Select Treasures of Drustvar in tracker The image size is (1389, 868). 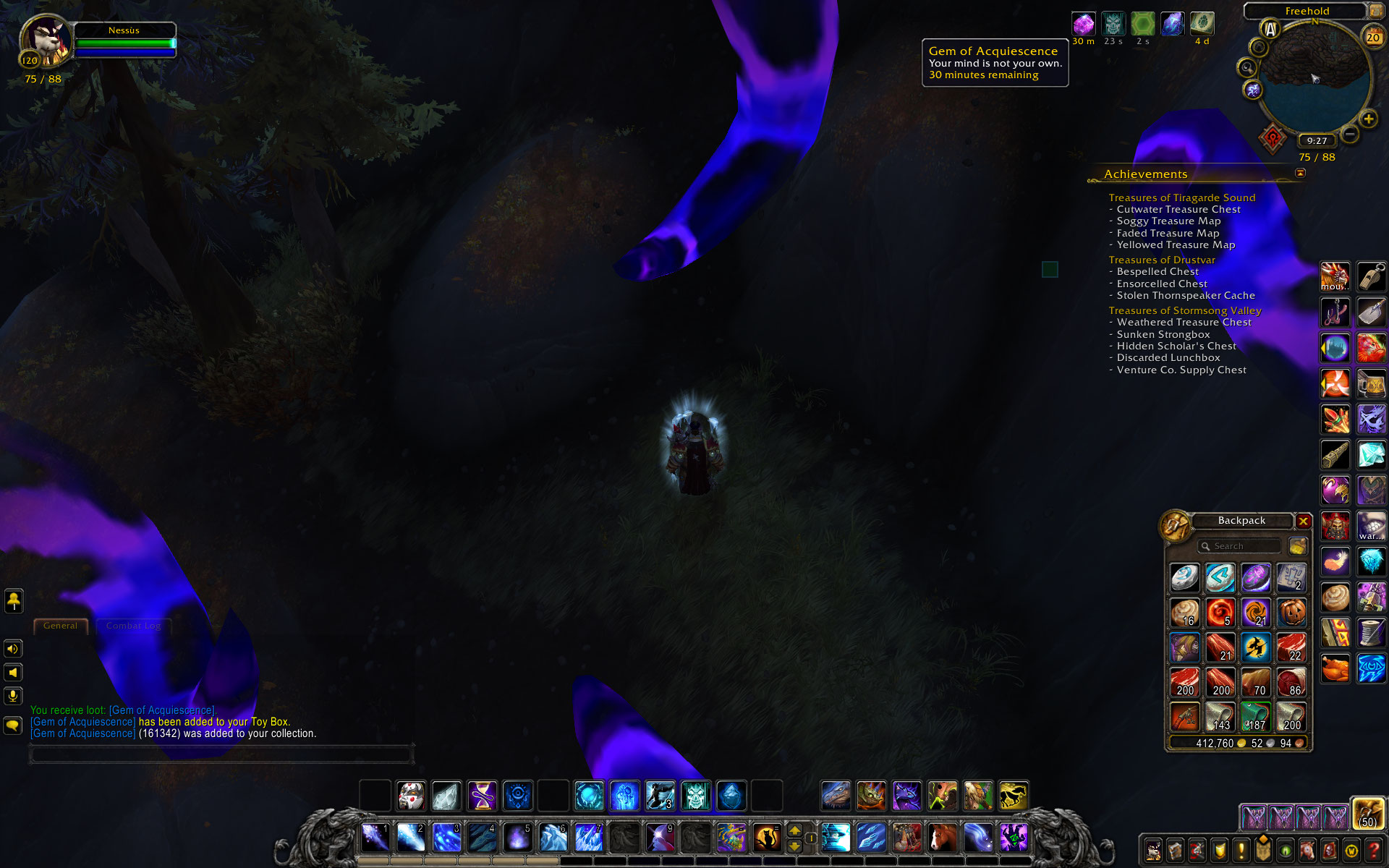(x=1162, y=260)
